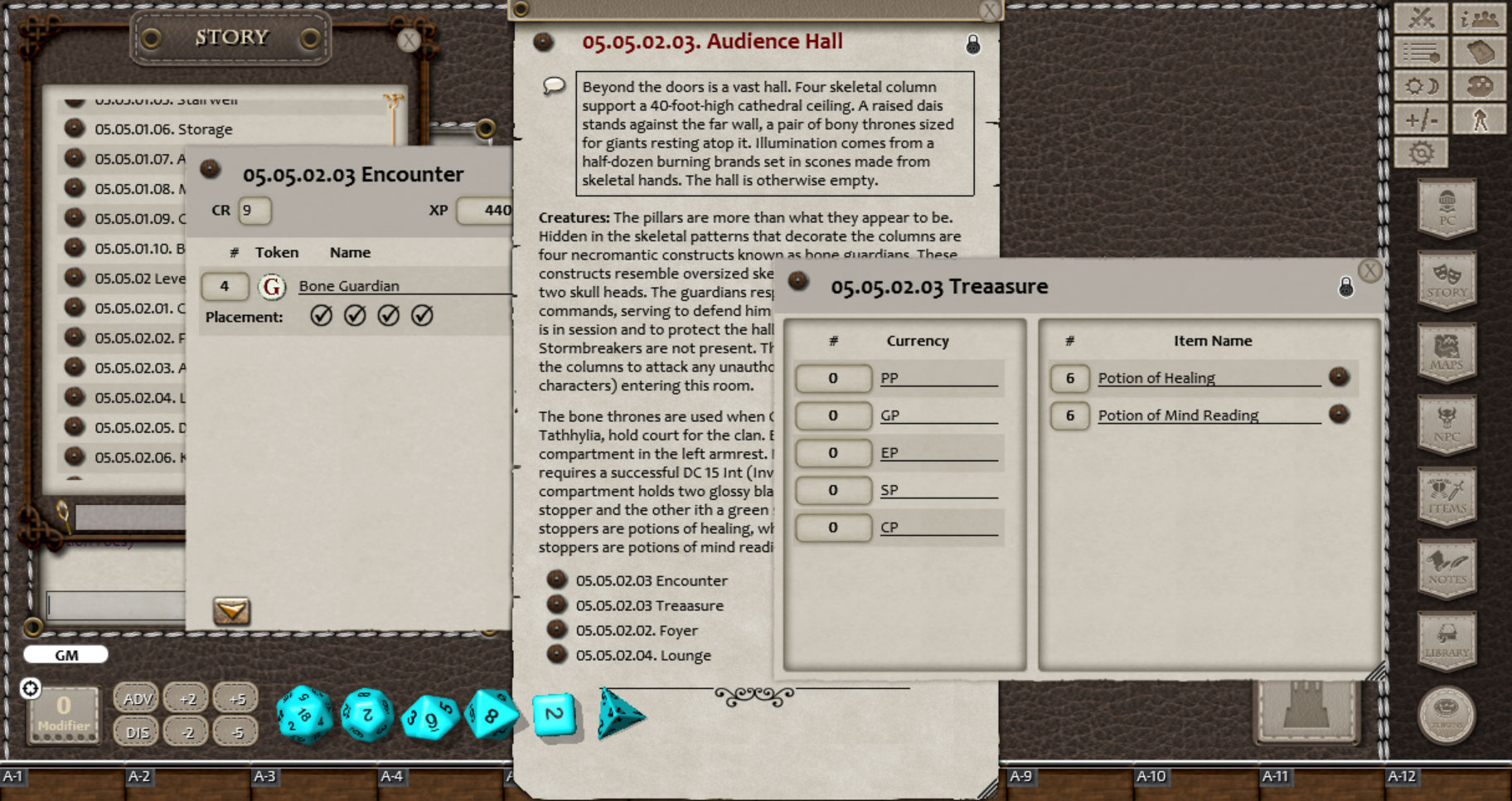Open the Party Sheet icon
Image resolution: width=1512 pixels, height=801 pixels.
(x=1480, y=18)
